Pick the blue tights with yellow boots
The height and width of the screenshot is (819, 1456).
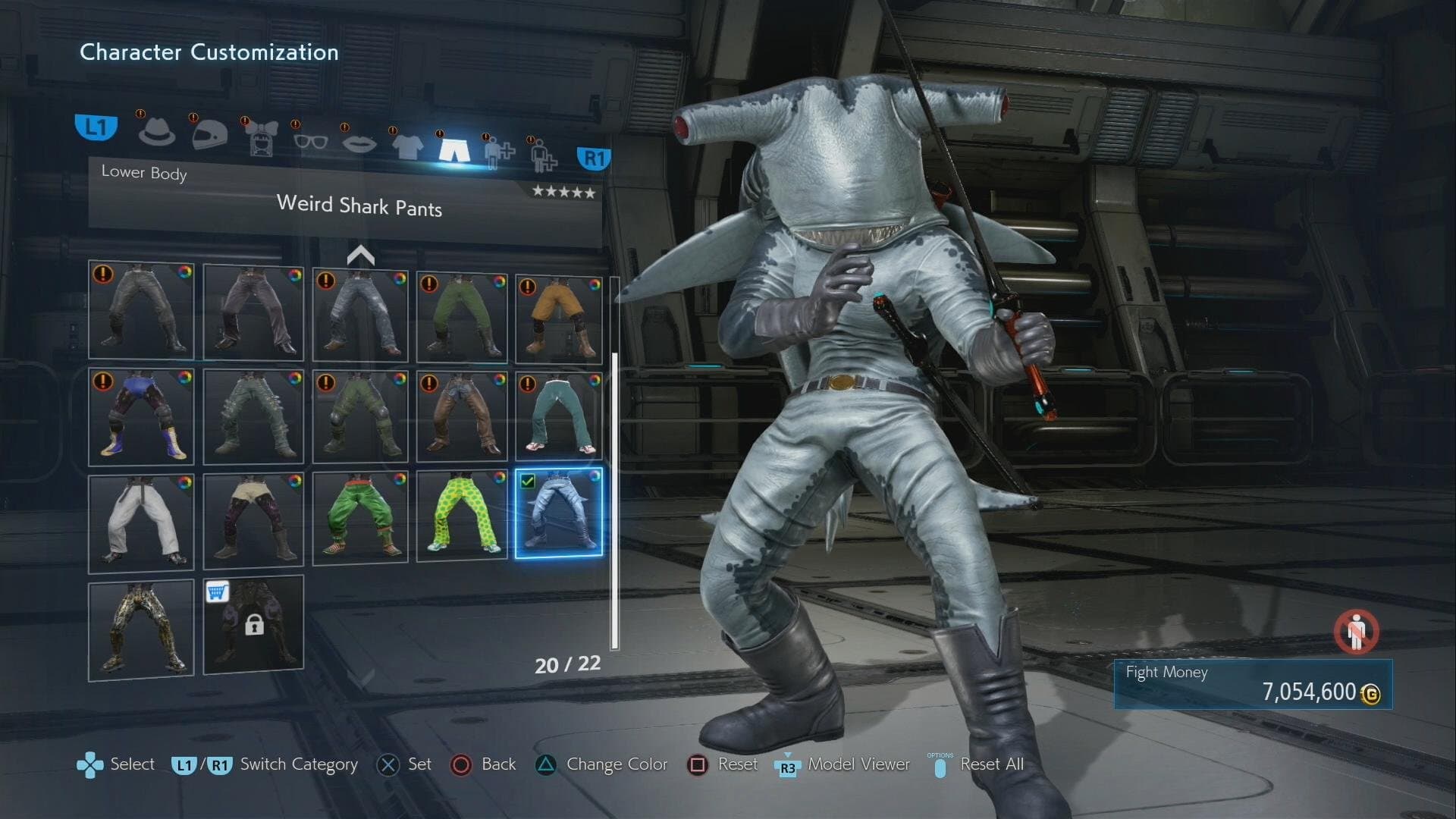coord(141,417)
